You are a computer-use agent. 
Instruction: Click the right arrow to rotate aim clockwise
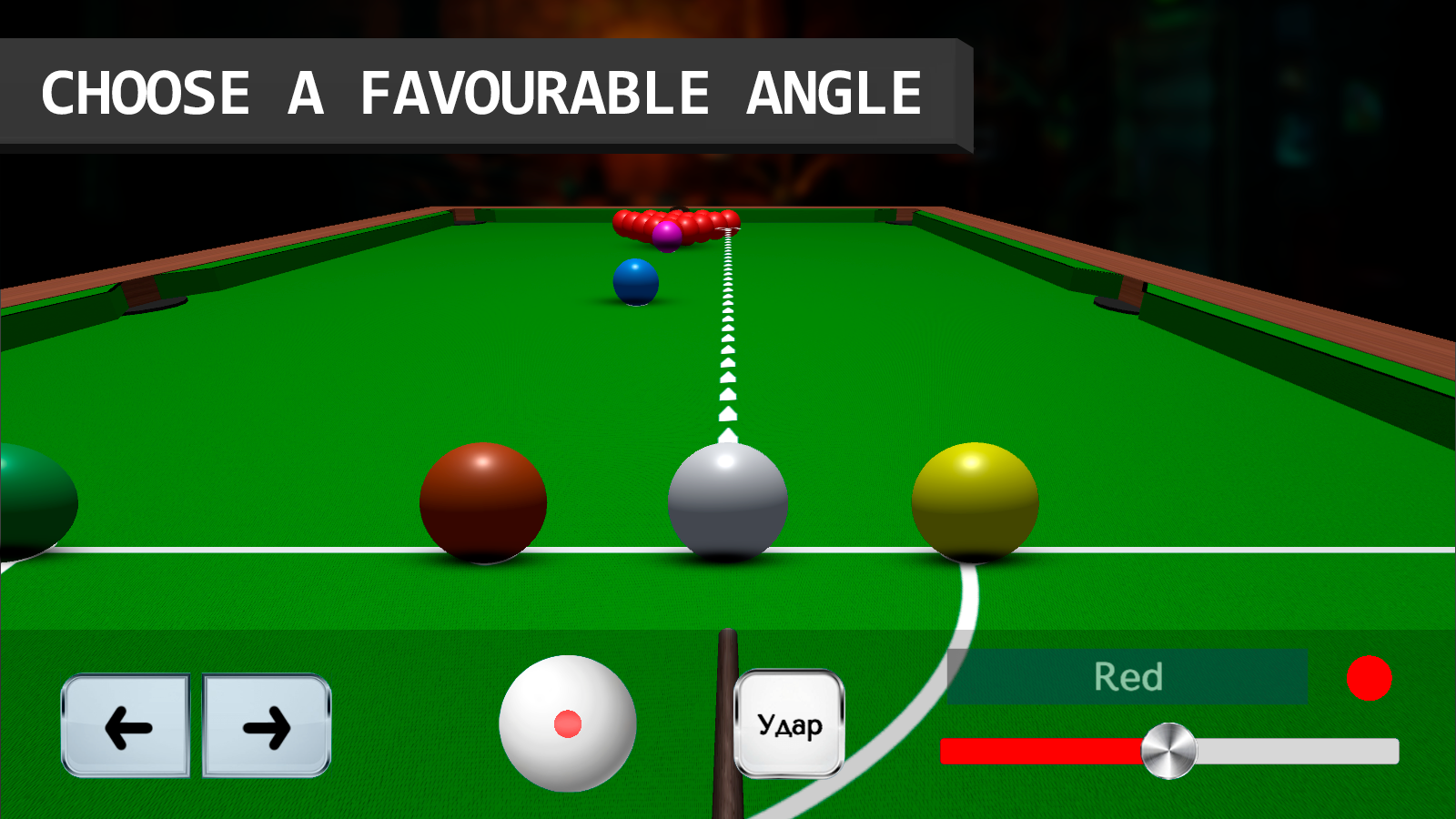coord(264,726)
